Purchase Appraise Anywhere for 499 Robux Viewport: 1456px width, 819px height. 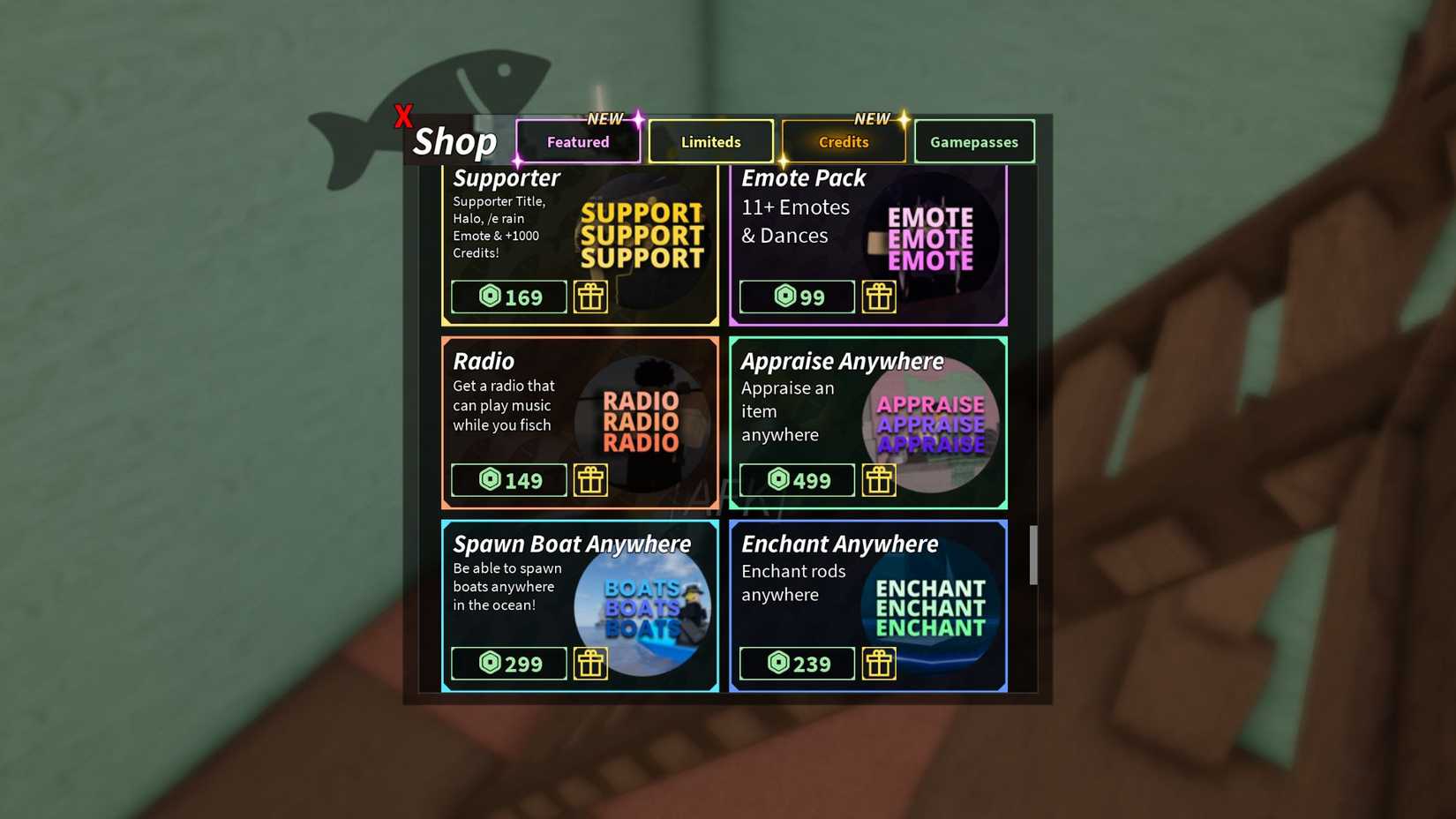pos(796,480)
